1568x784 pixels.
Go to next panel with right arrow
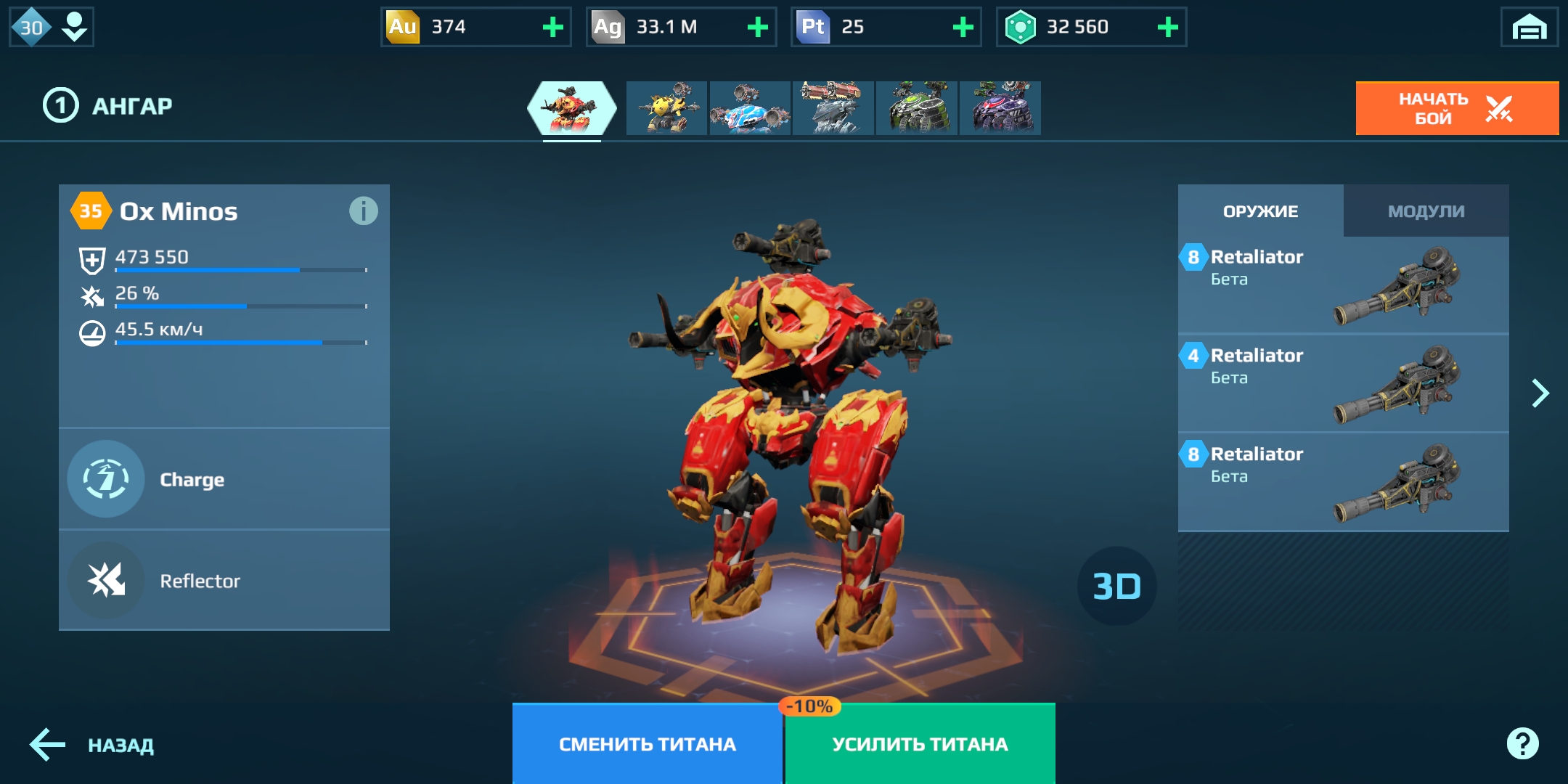click(x=1540, y=393)
